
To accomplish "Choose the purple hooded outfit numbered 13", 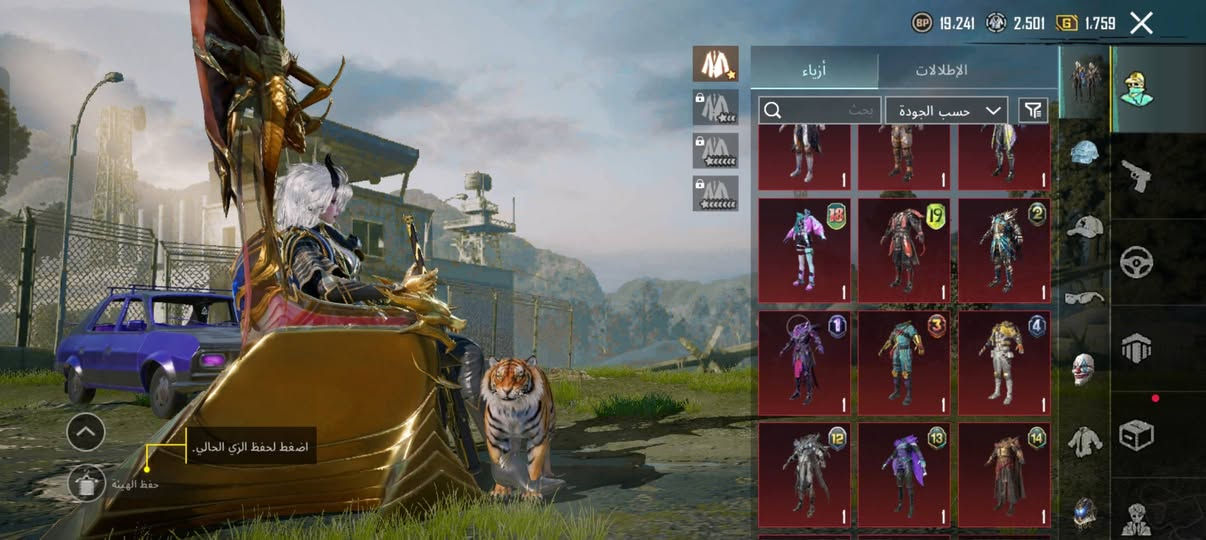I will point(904,475).
